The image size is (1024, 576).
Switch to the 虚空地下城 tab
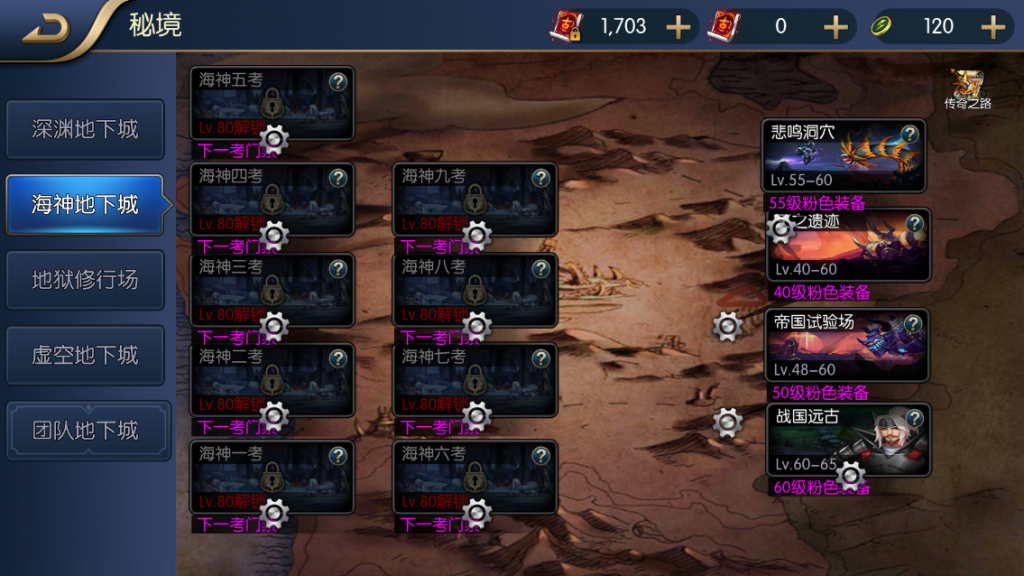[85, 355]
